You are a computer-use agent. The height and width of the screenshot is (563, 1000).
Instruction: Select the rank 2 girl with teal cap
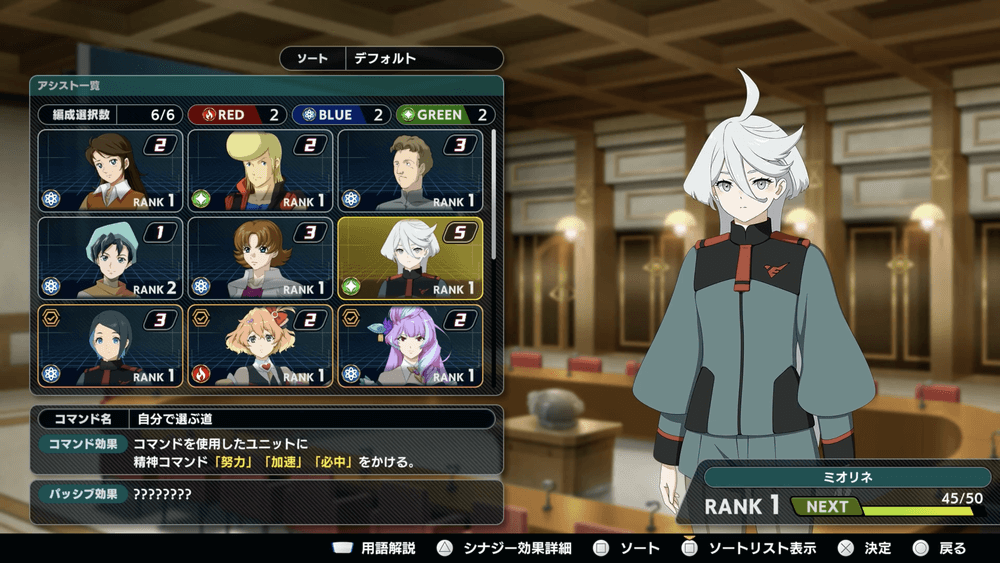point(111,258)
